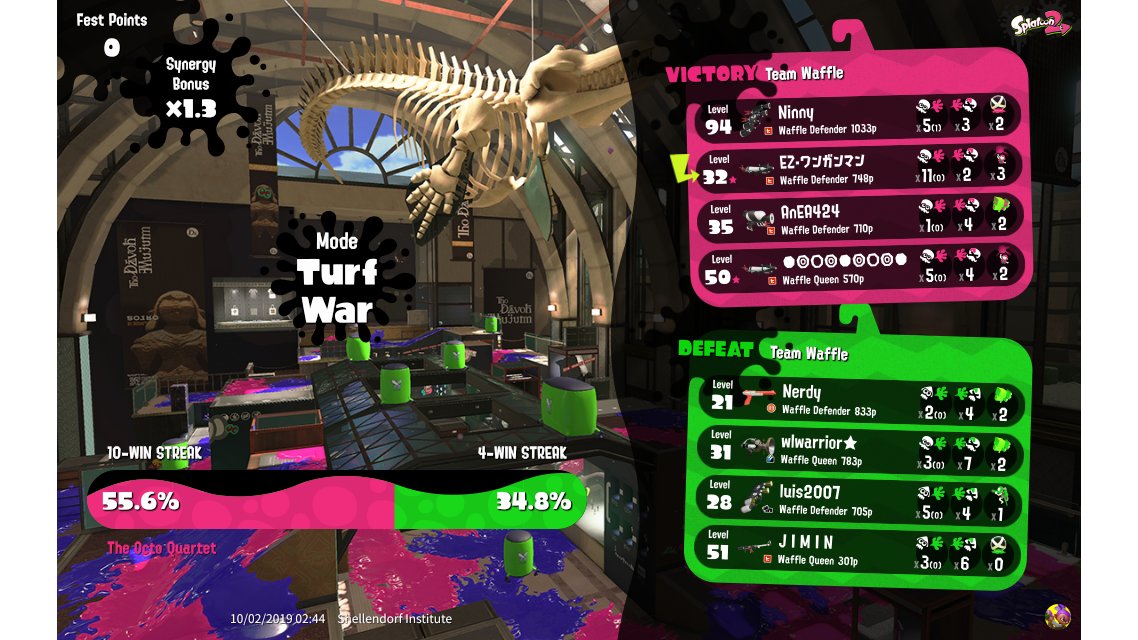Choose AnEA424's result row

pyautogui.click(x=860, y=217)
